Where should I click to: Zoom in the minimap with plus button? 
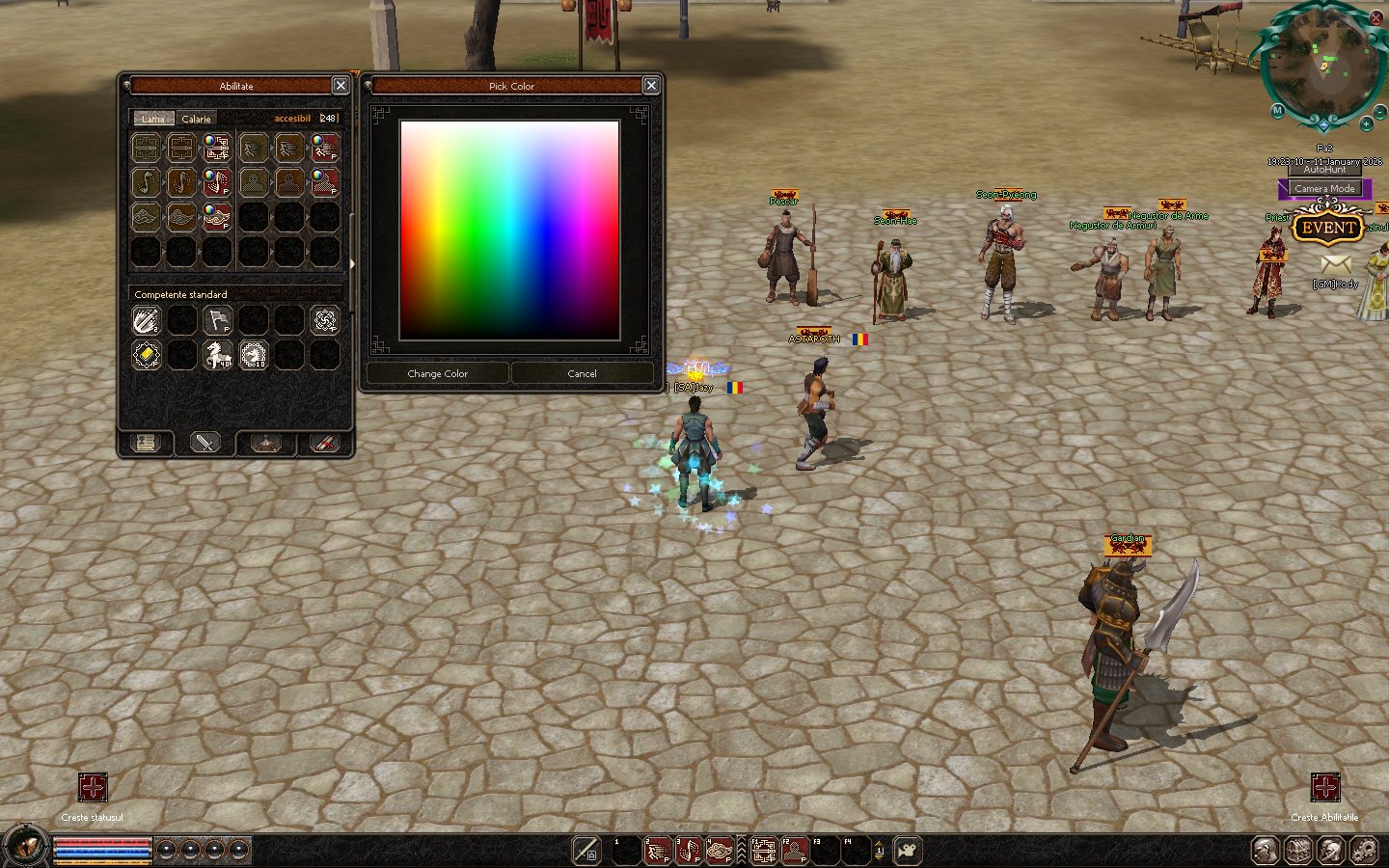1366,124
